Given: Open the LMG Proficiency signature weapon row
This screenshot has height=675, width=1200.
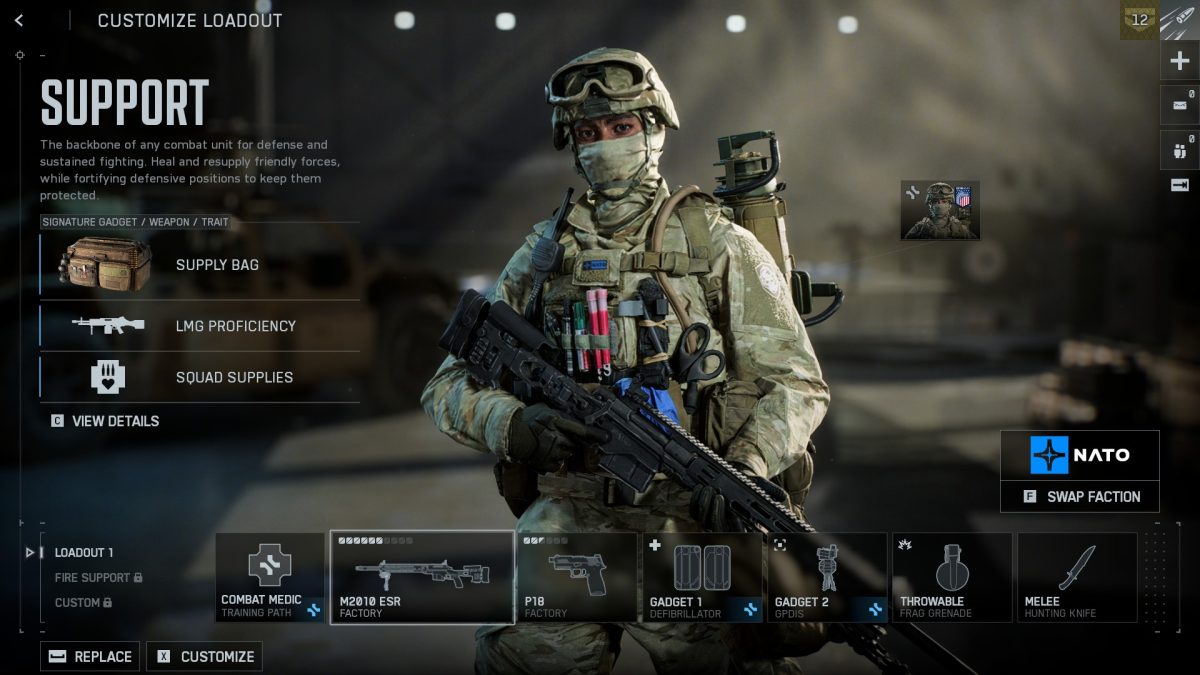Looking at the screenshot, I should (x=200, y=326).
